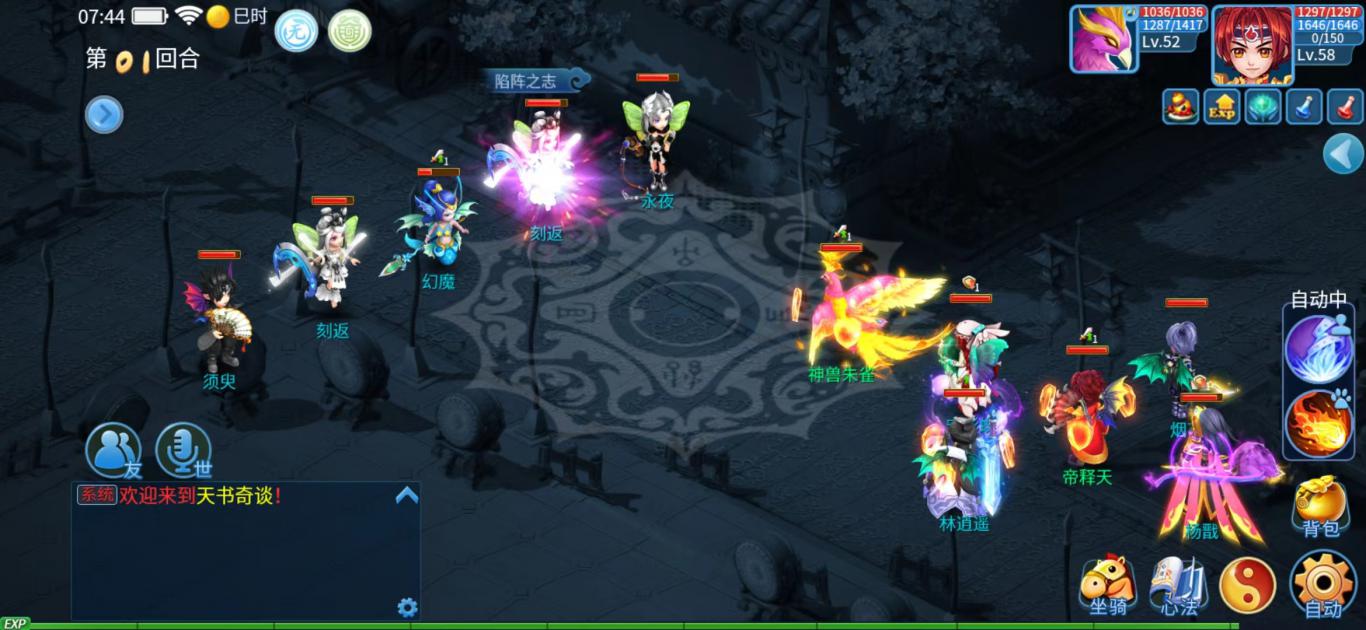Open the 背包 backpack
Viewport: 1366px width, 630px height.
pos(1320,505)
